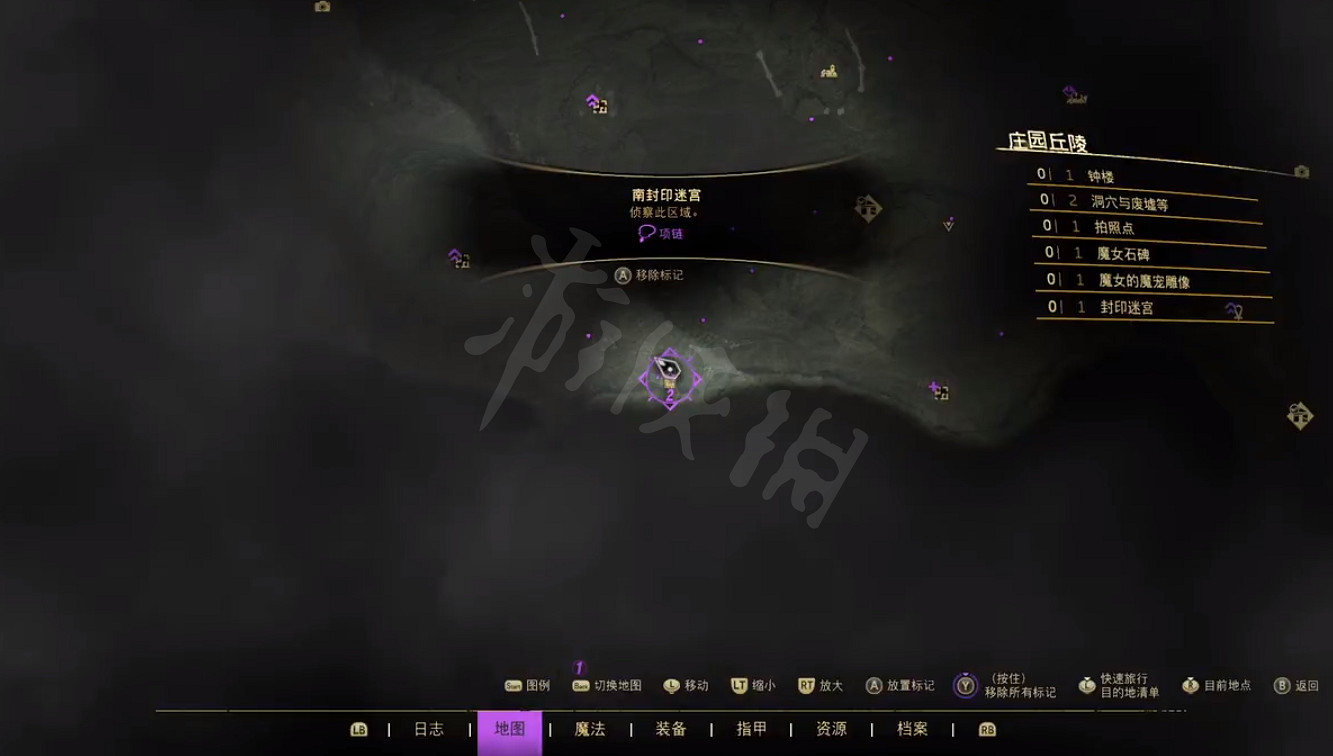This screenshot has width=1333, height=756.
Task: Click the custom waypoint marker labeled 2
Action: point(670,395)
